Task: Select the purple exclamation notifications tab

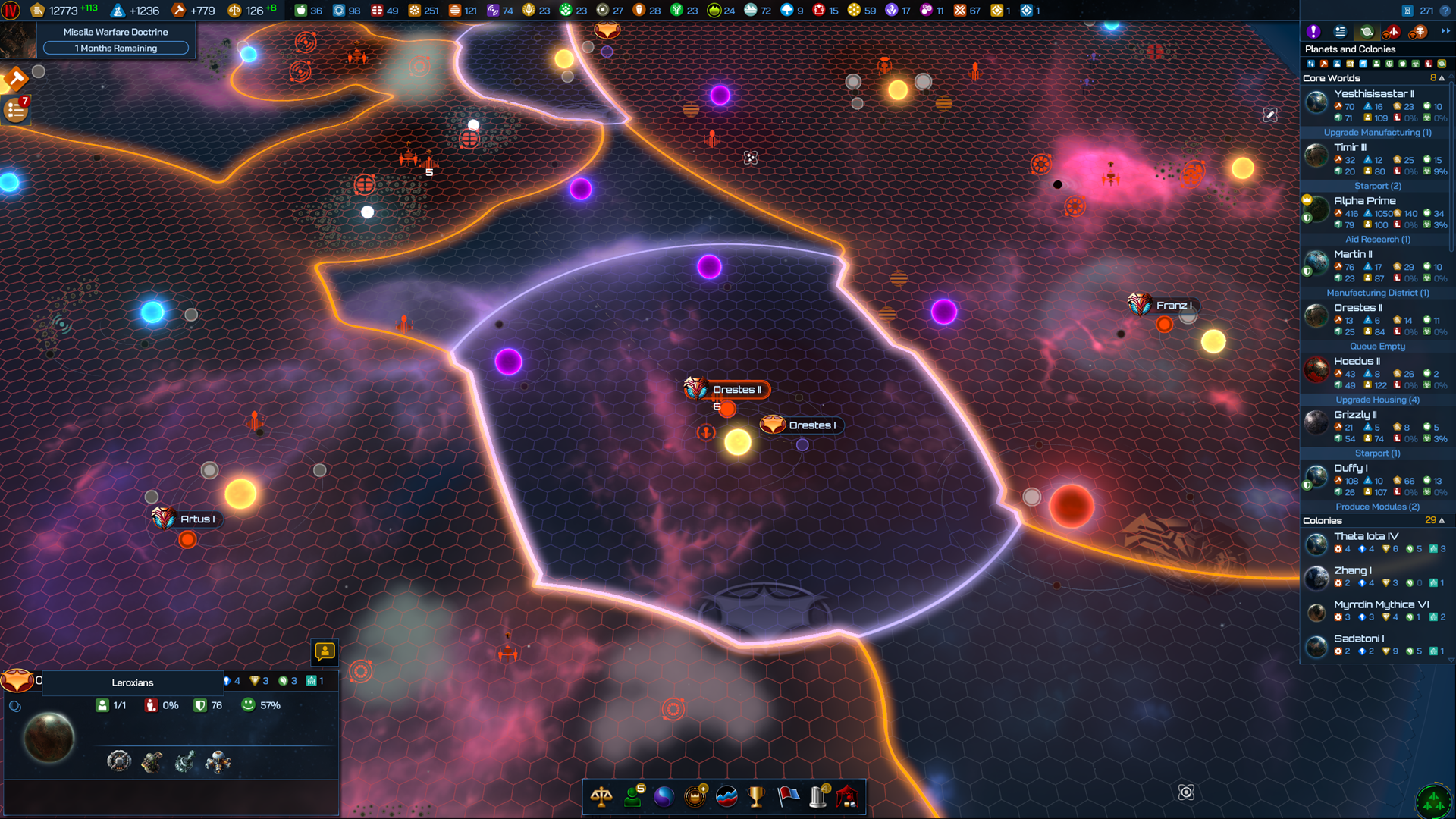Action: click(x=1313, y=32)
